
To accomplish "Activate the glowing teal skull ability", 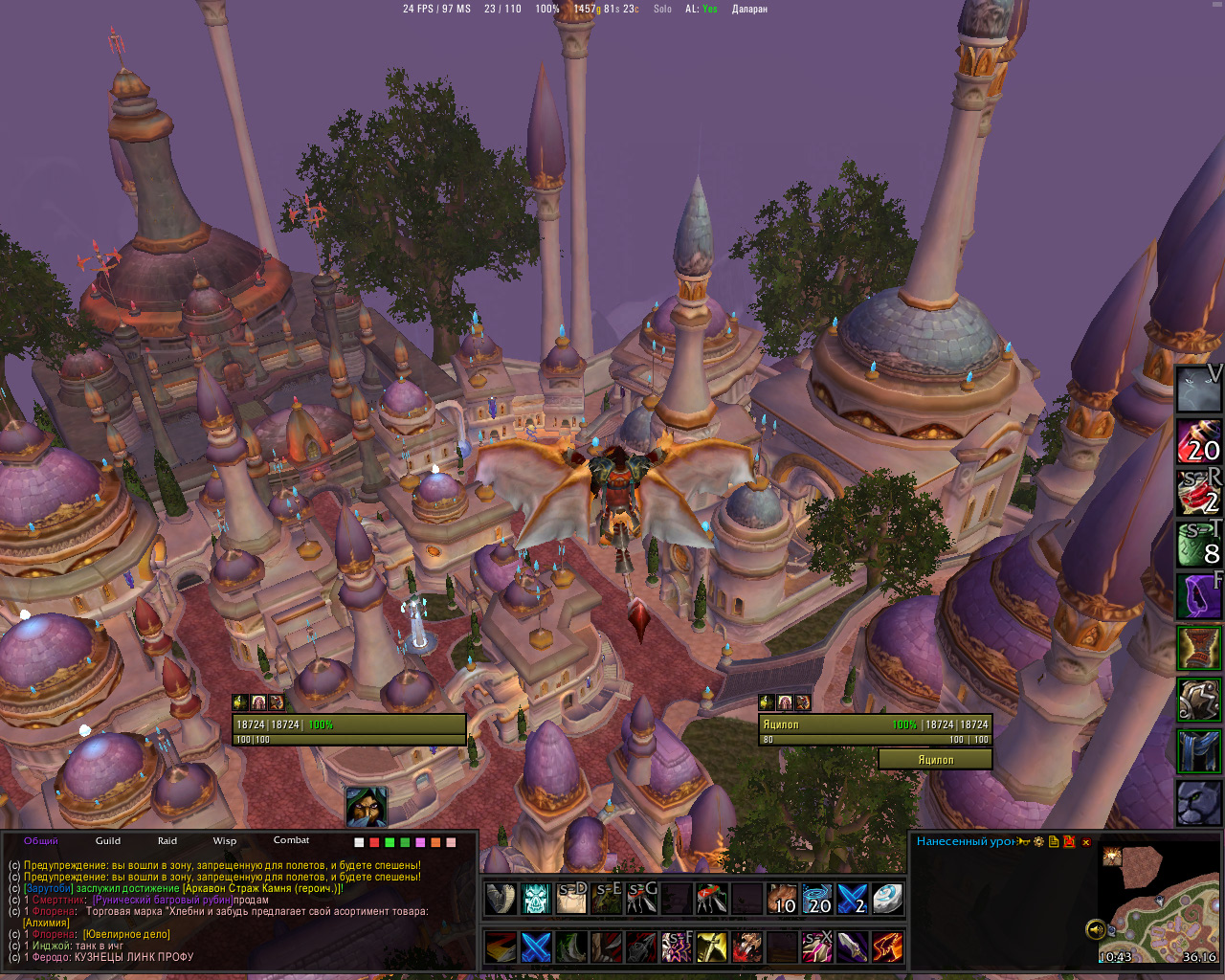I will (x=537, y=899).
